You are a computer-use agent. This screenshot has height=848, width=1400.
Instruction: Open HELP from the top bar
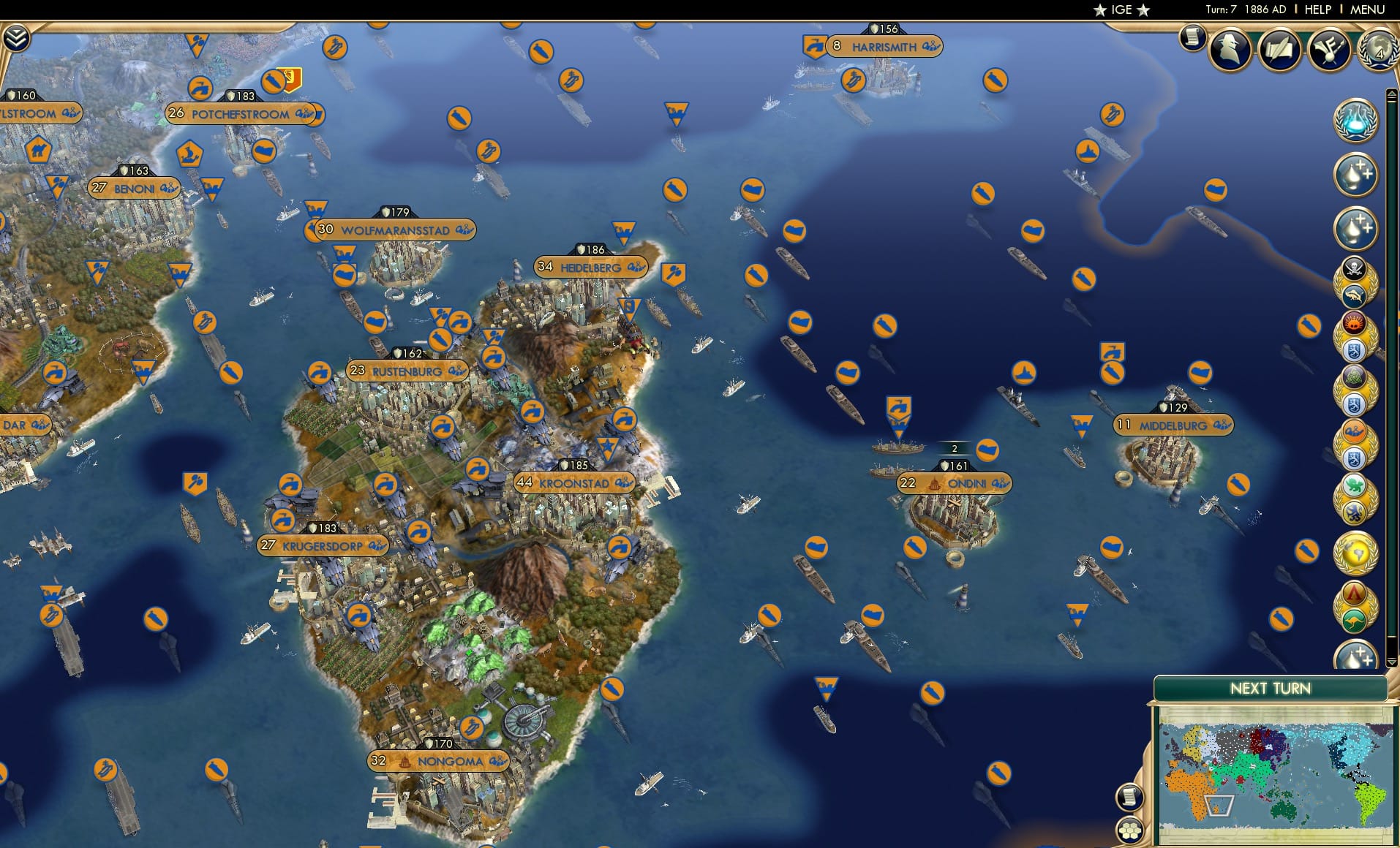point(1317,10)
